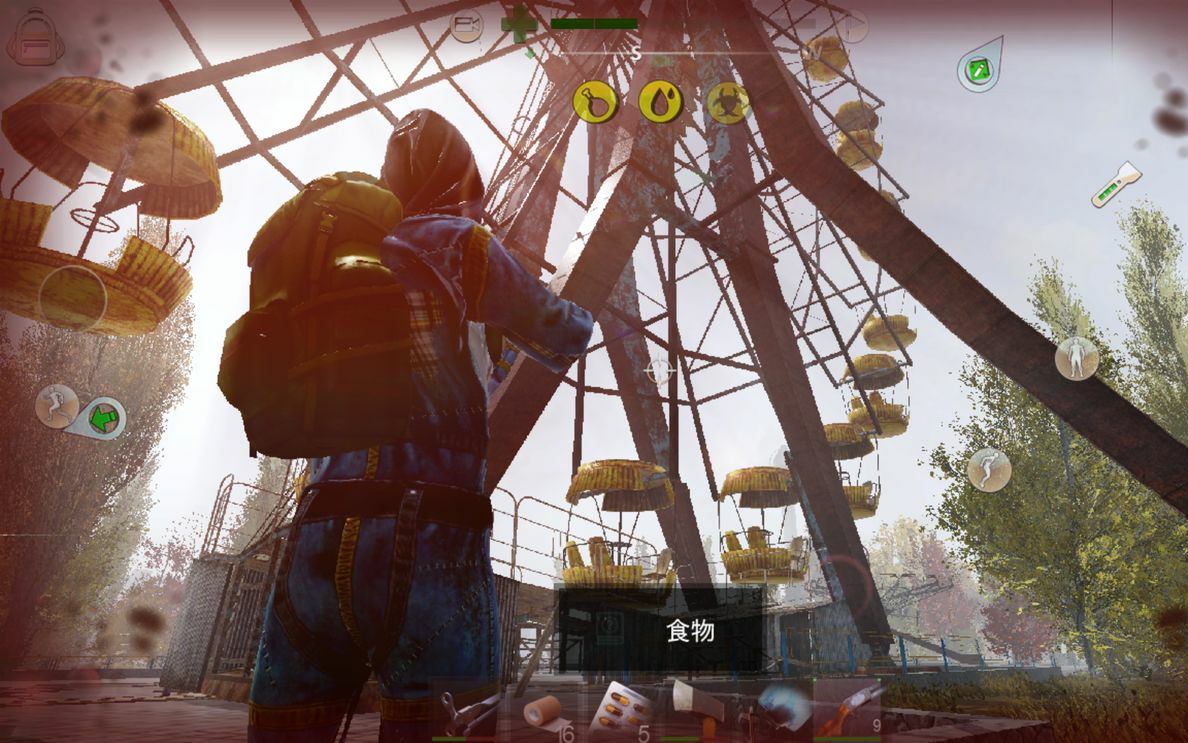Select the orange pliers hotbar slot
This screenshot has width=1188, height=743.
click(x=848, y=708)
